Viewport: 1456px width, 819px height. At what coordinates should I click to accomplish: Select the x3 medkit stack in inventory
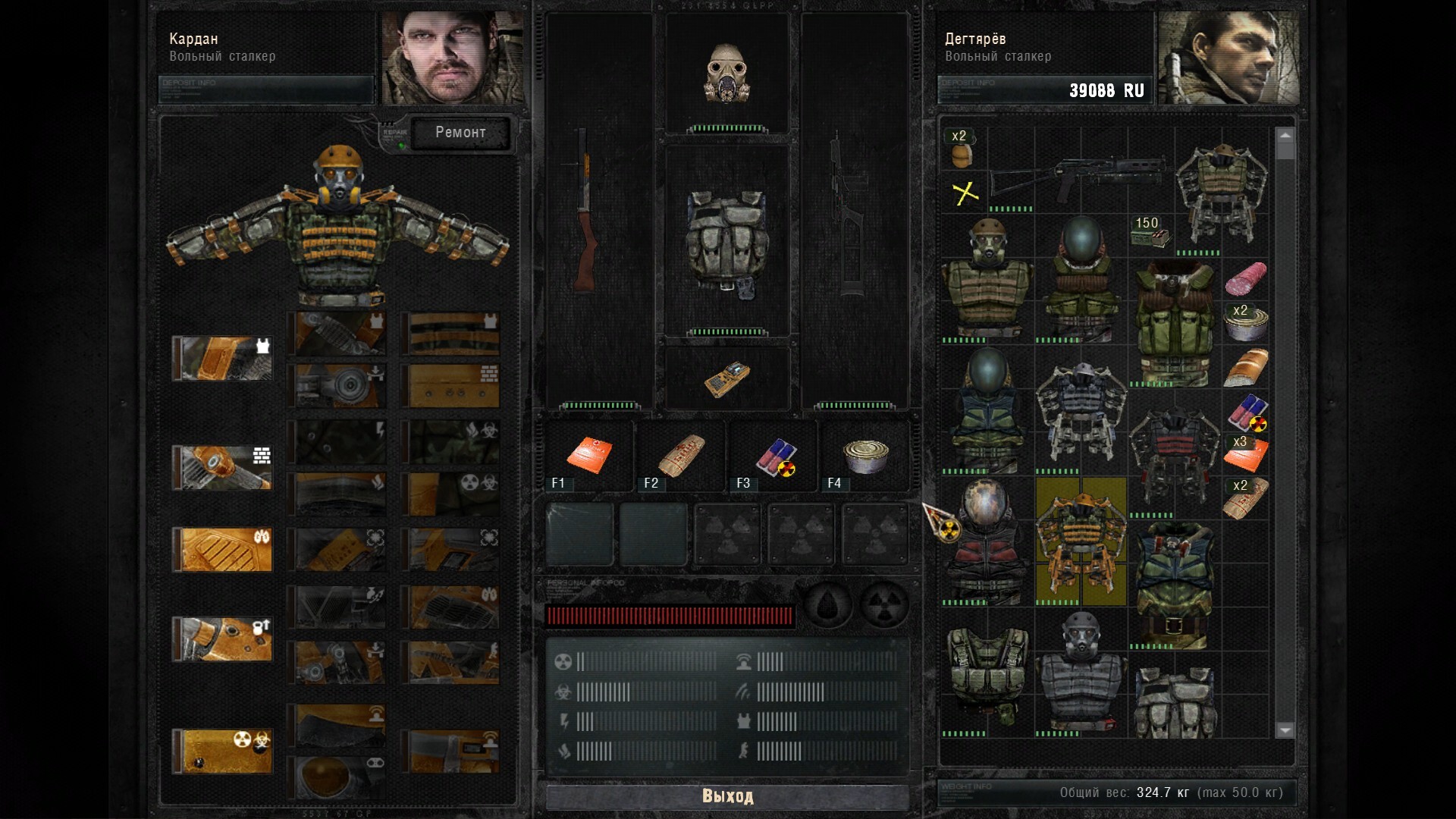(x=1245, y=454)
